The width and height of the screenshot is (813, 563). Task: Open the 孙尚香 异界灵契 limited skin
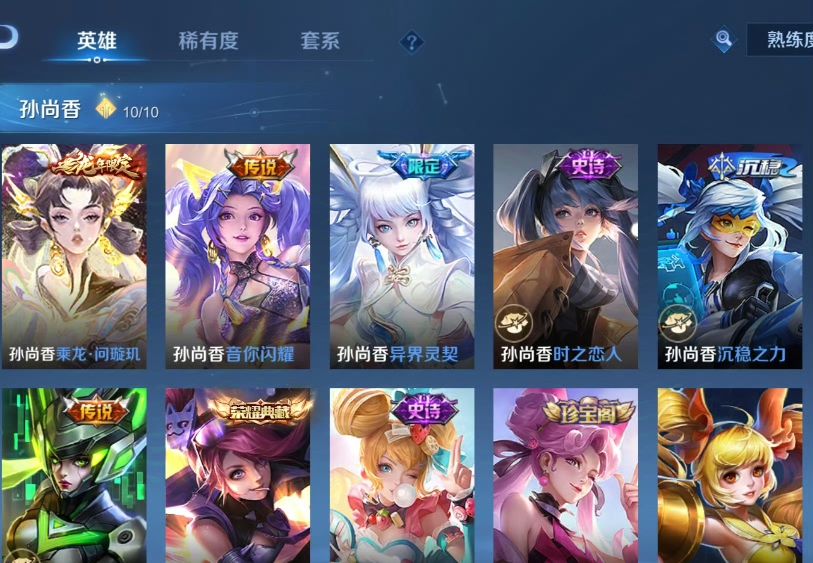click(x=402, y=257)
